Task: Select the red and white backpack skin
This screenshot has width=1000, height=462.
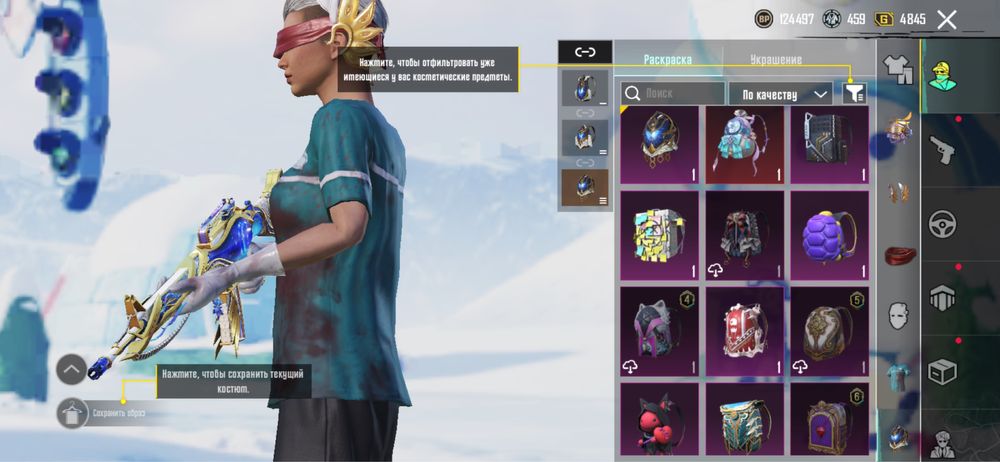Action: click(745, 327)
